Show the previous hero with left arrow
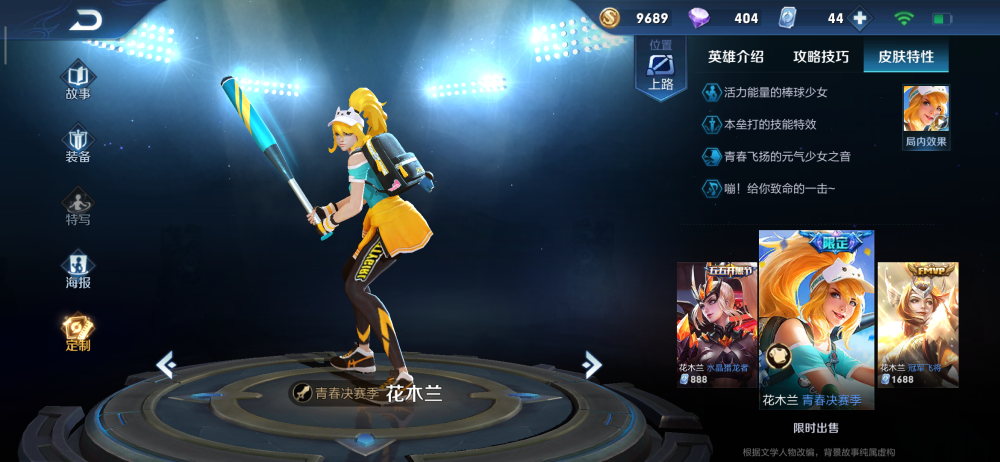The width and height of the screenshot is (1000, 462). pos(166,365)
